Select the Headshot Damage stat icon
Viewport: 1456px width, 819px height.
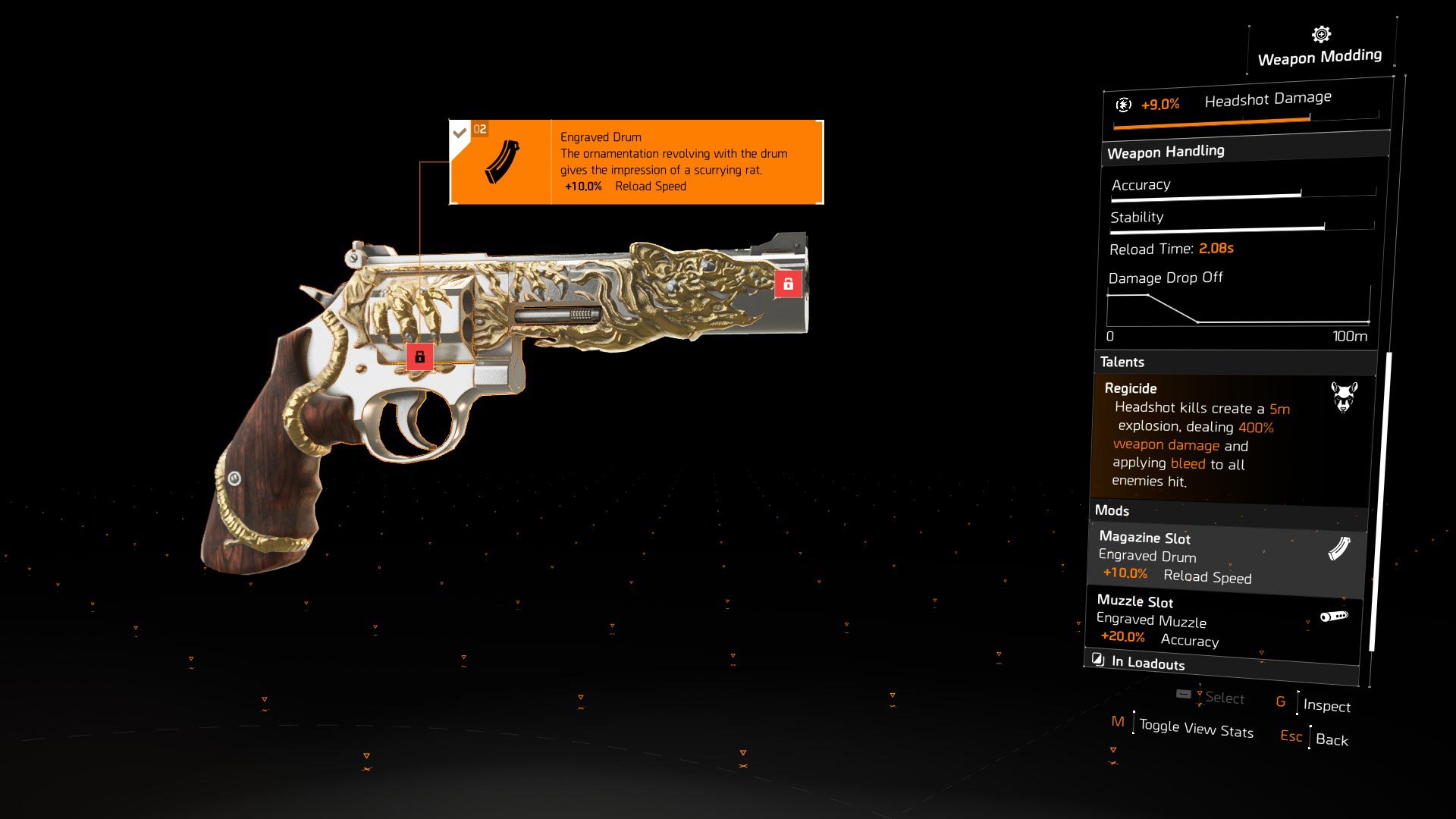point(1123,104)
